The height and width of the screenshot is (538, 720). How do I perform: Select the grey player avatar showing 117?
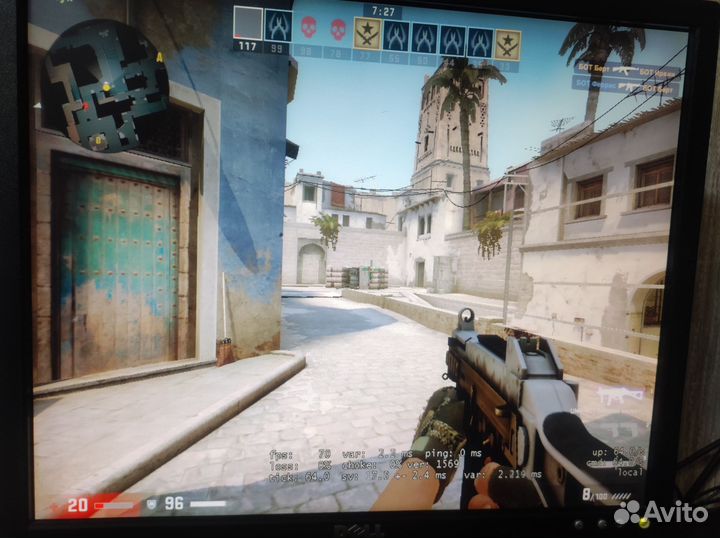click(x=247, y=24)
